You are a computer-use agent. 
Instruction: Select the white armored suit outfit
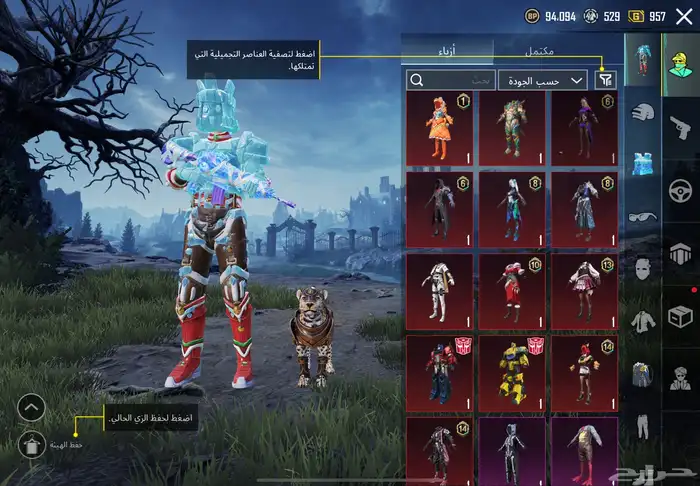coord(439,291)
